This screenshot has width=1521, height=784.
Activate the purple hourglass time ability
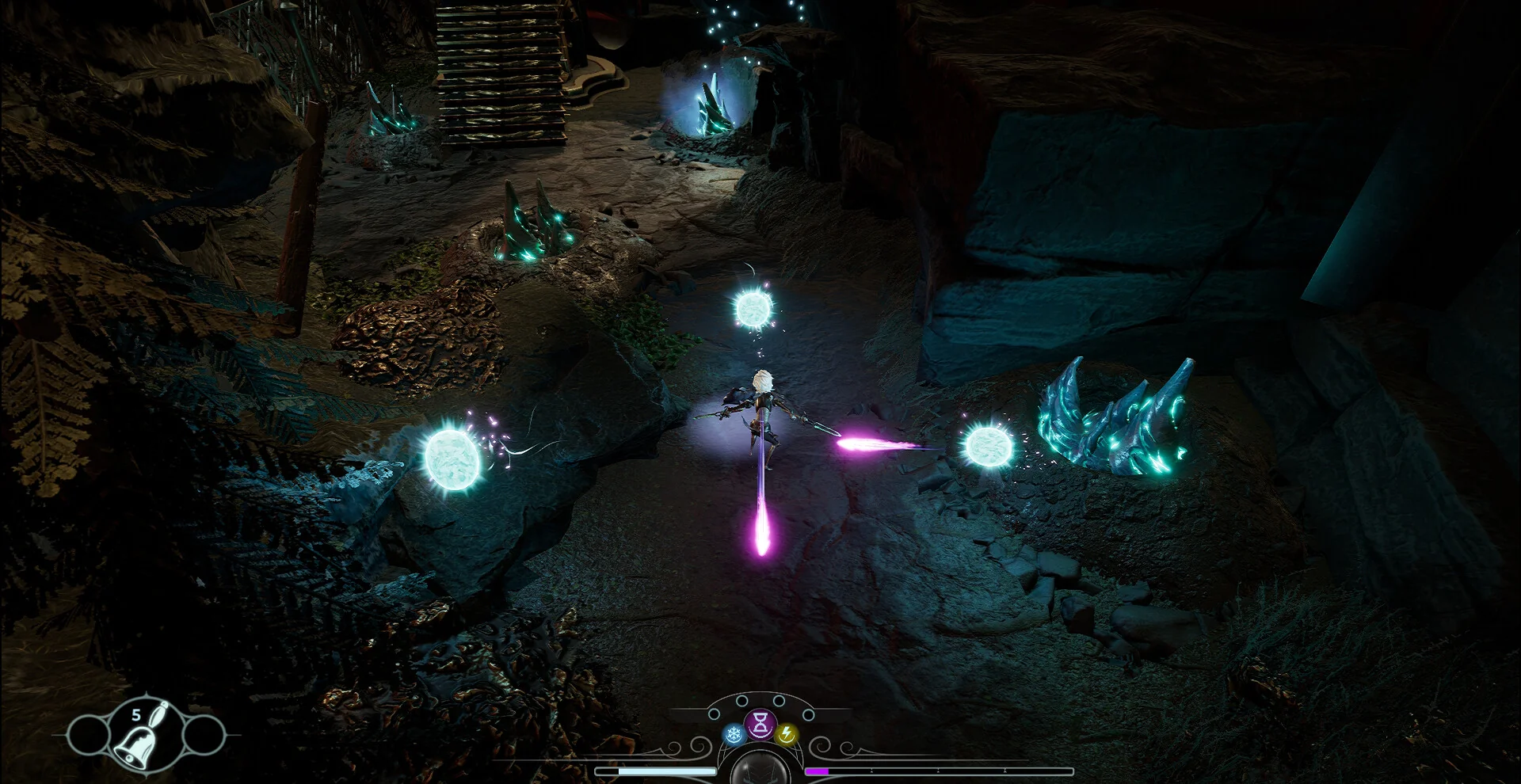[760, 722]
